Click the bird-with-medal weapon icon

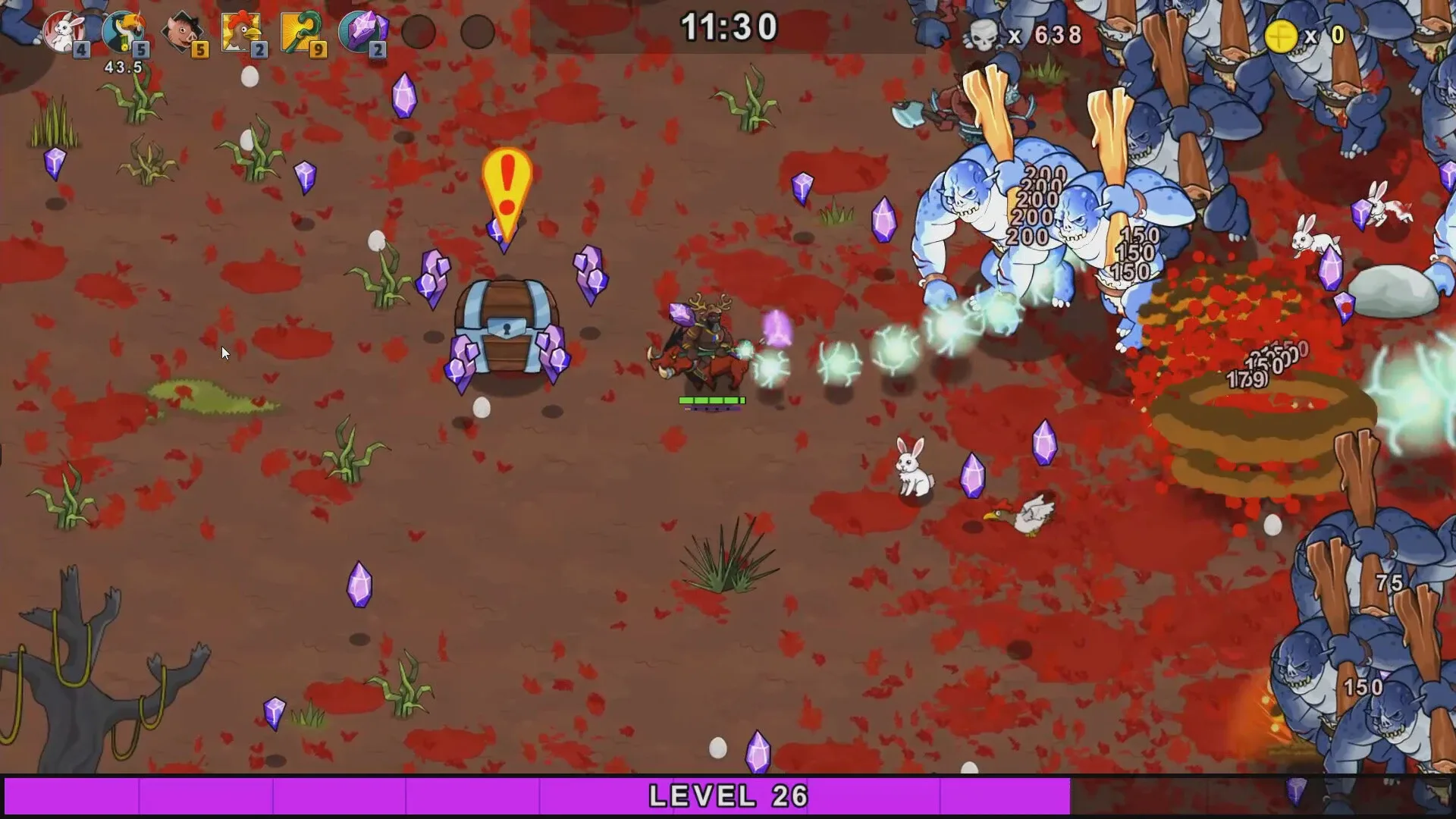tap(123, 30)
